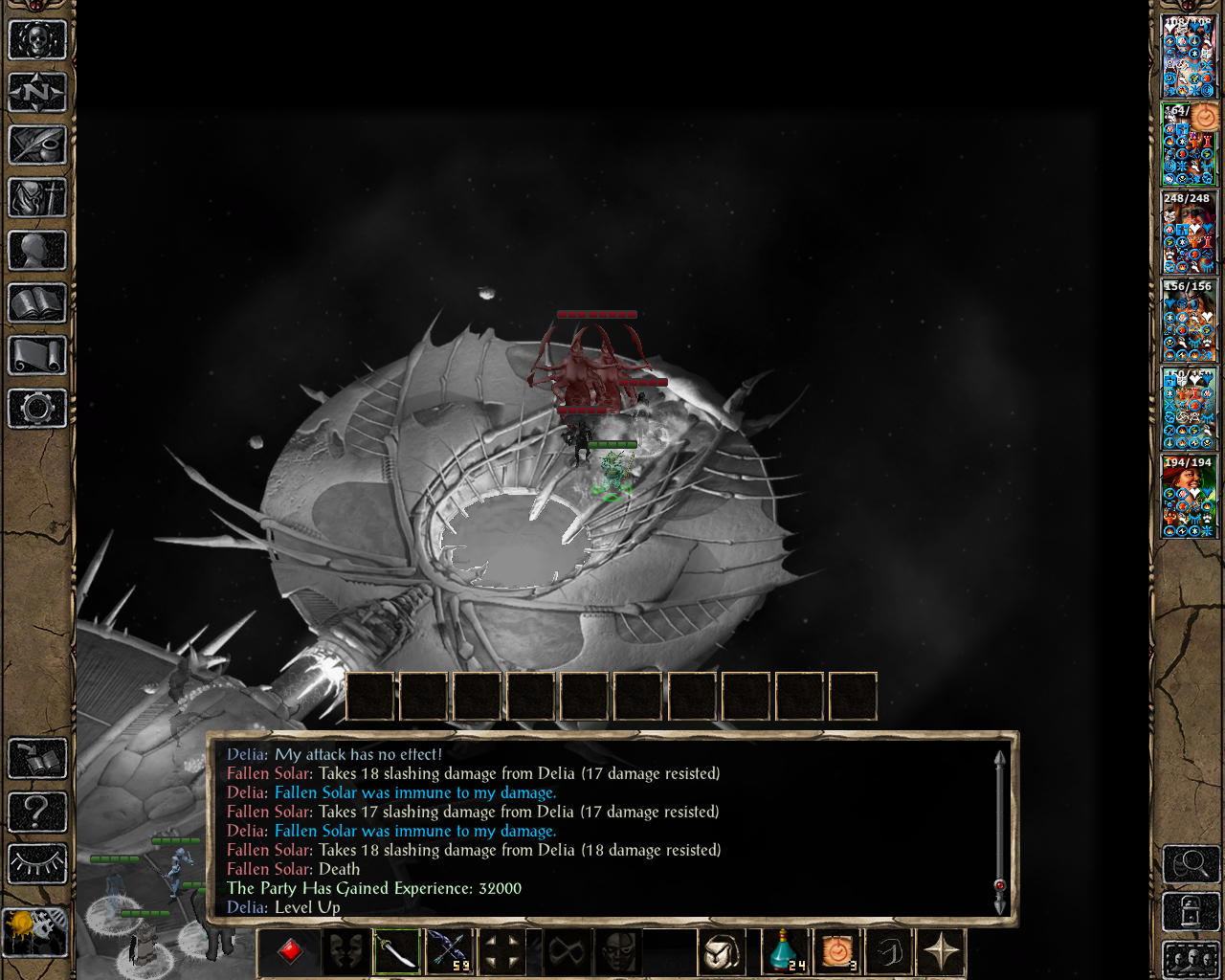Open special abilities with the star button
1225x980 pixels.
point(941,952)
